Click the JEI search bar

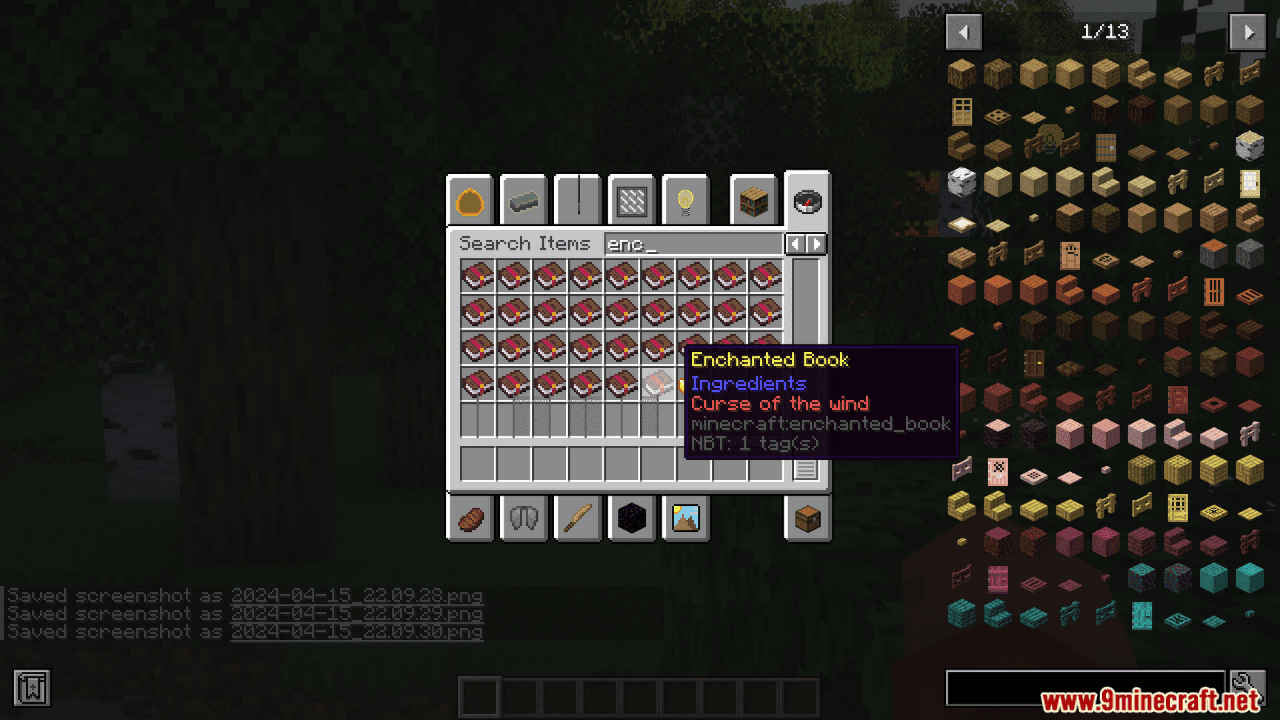point(1085,688)
